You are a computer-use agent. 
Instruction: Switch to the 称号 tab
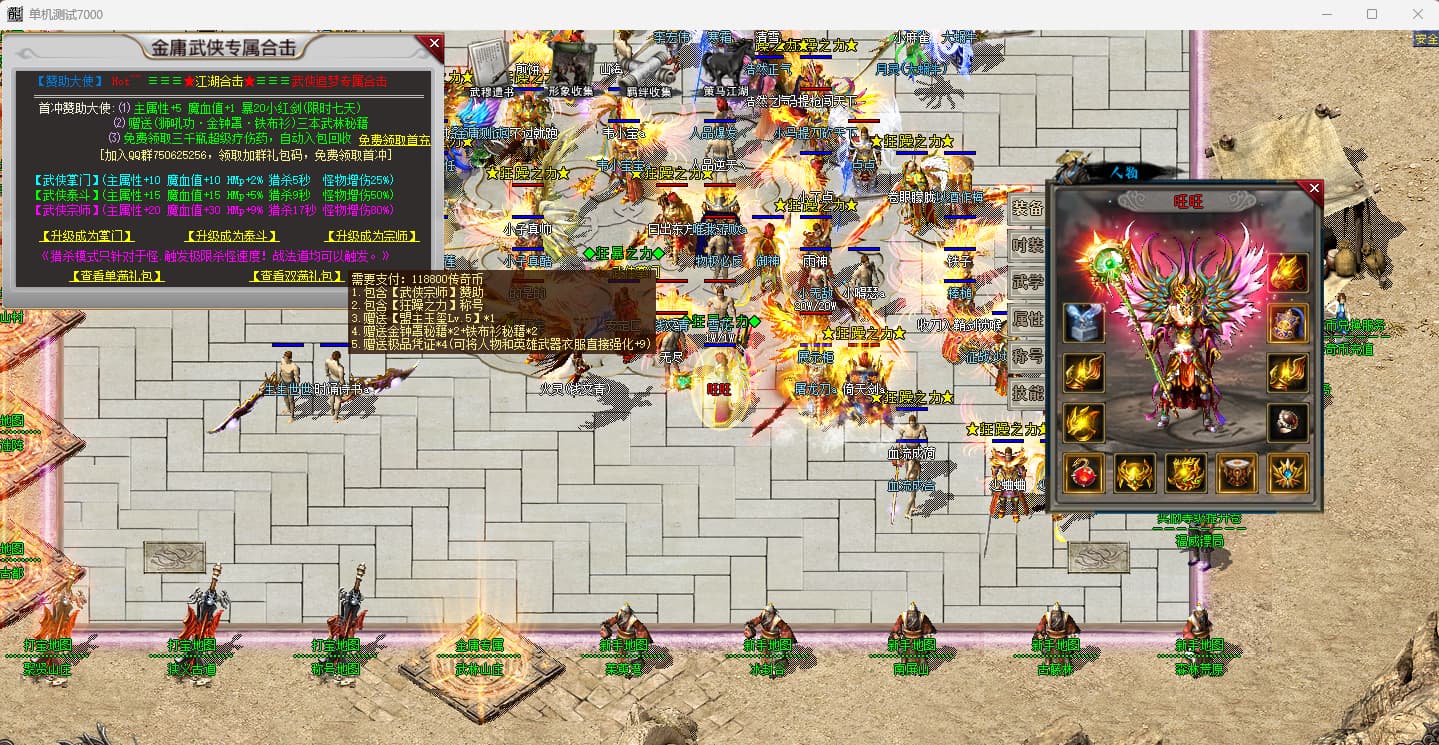click(x=1027, y=356)
